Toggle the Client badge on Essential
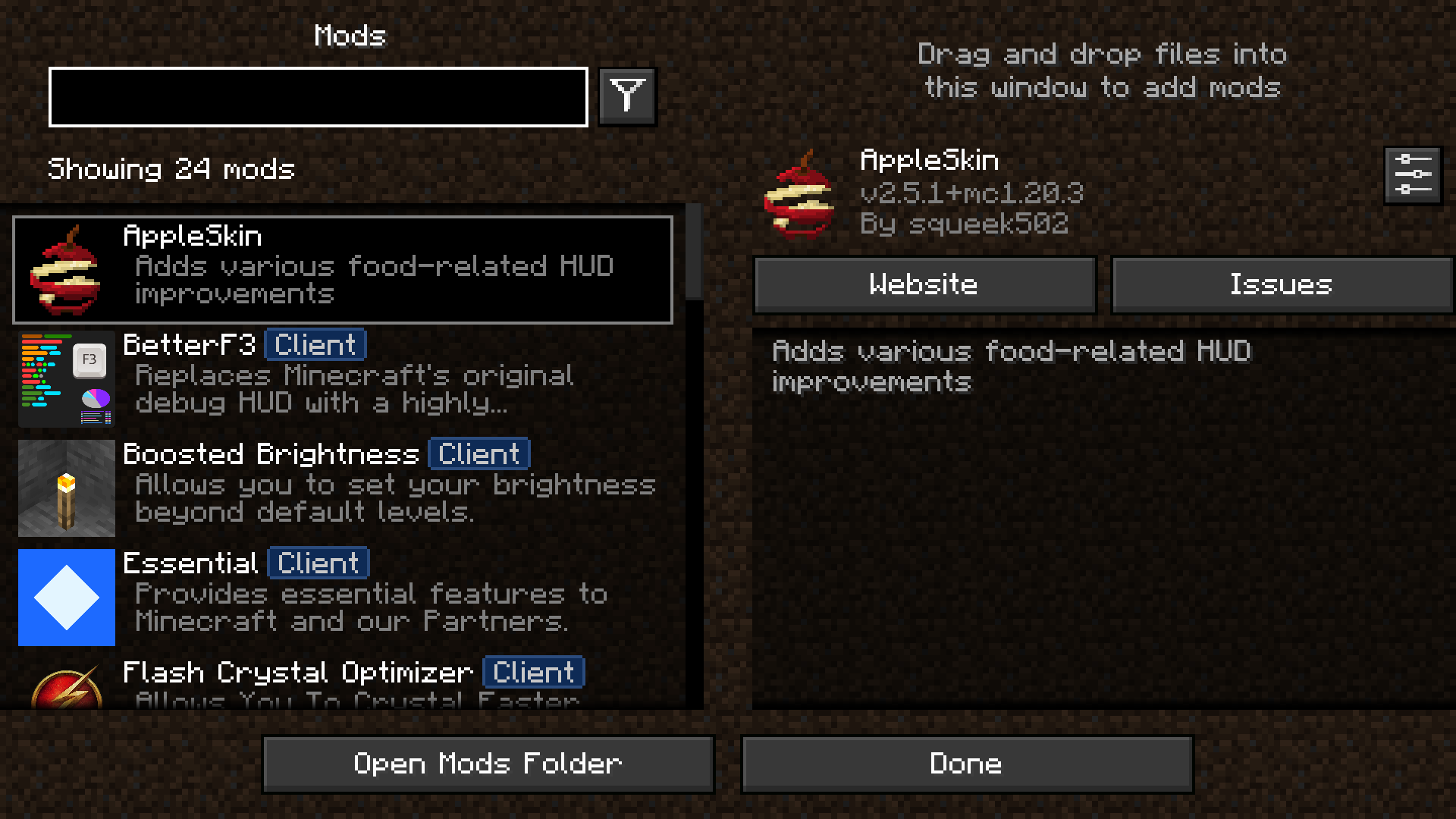Screen dimensions: 1456x819 click(x=318, y=563)
